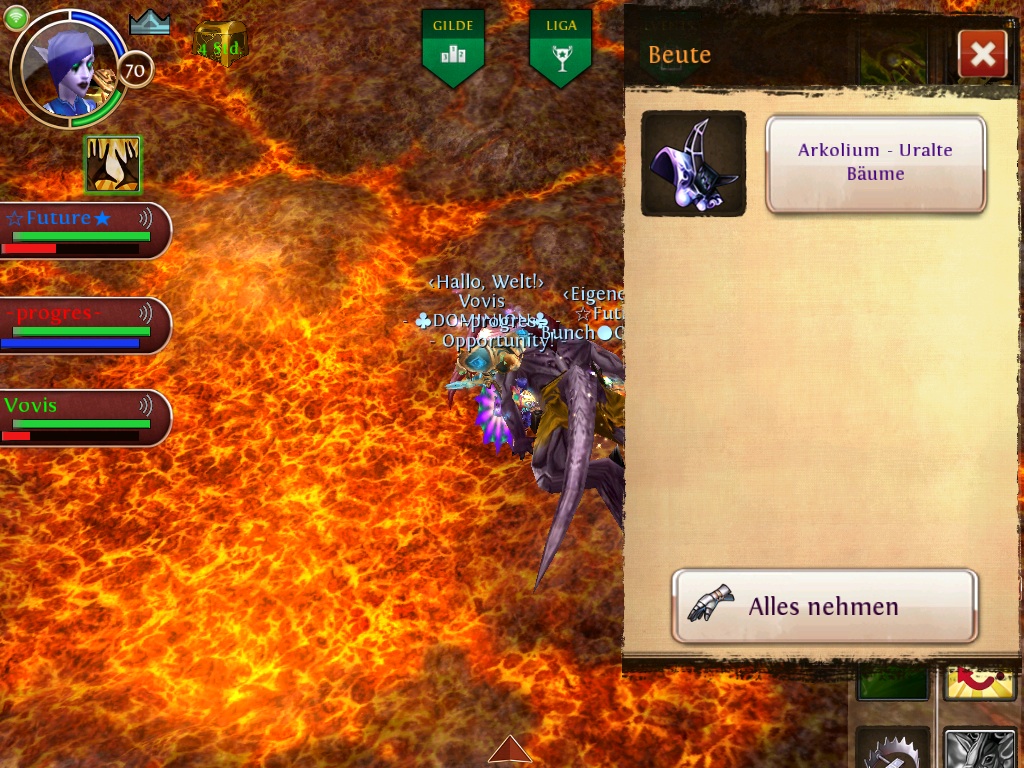
Task: Click the green connection status indicator
Action: click(x=16, y=18)
